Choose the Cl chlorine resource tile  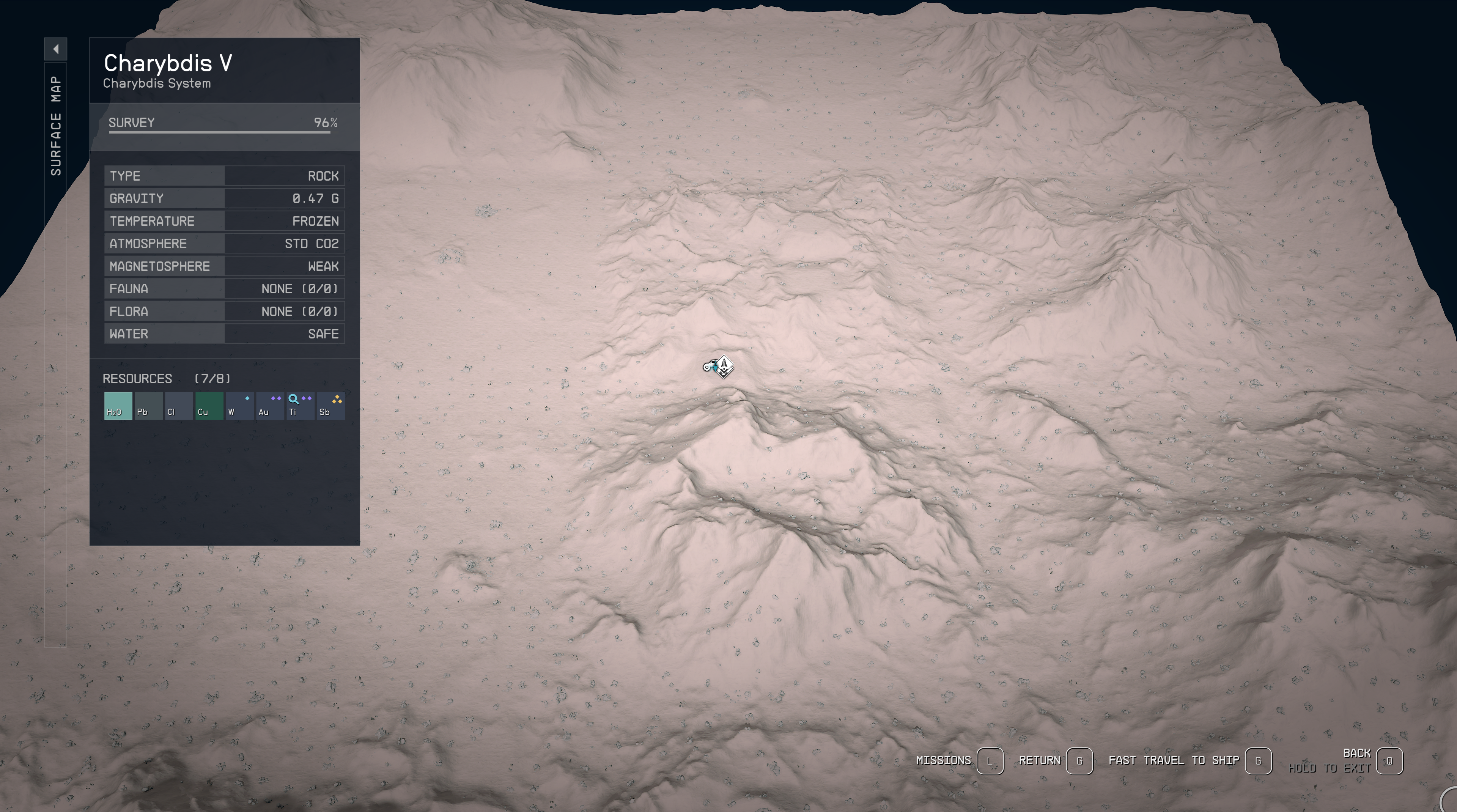coord(179,406)
